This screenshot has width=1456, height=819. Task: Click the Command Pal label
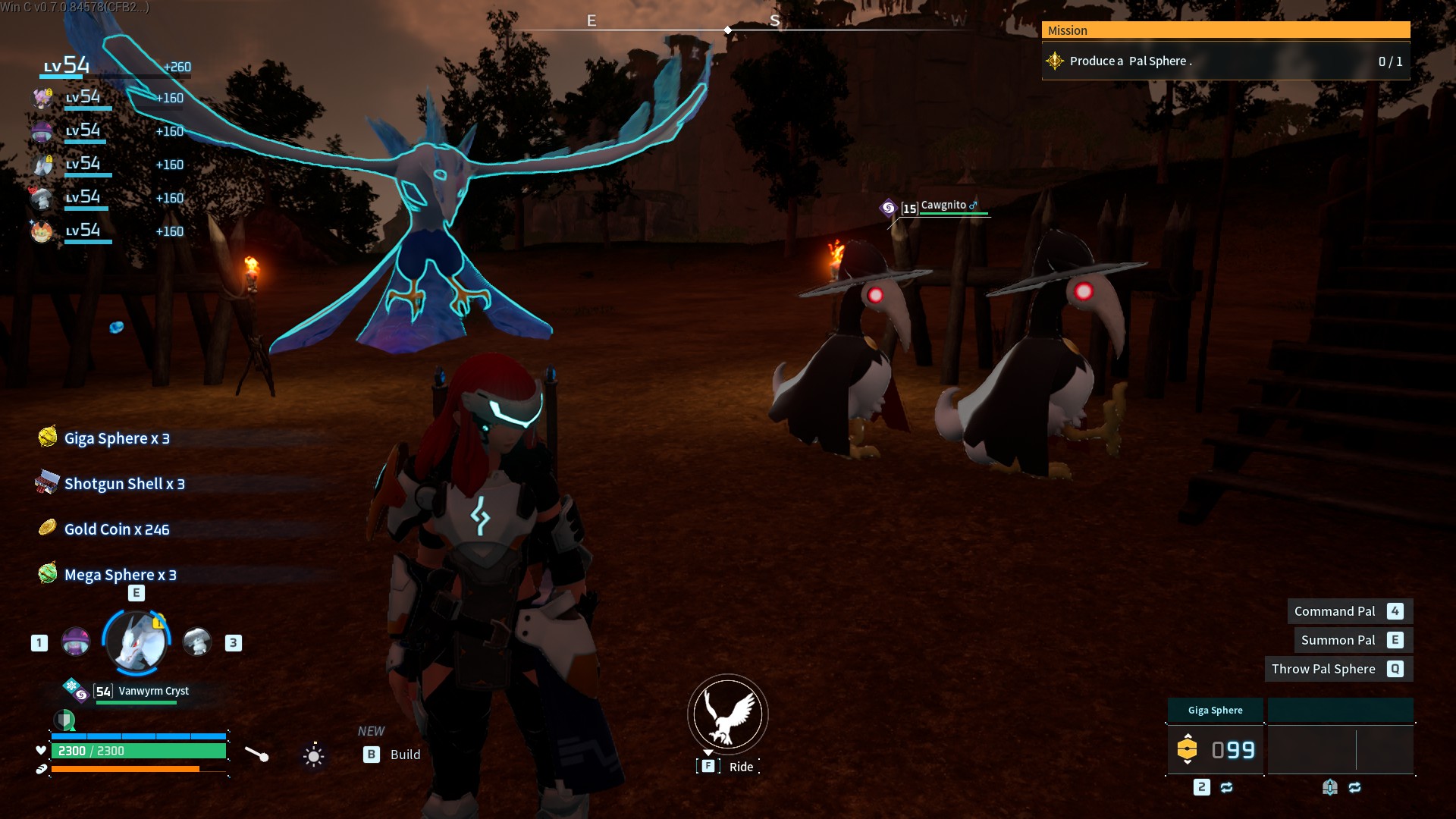pyautogui.click(x=1334, y=611)
